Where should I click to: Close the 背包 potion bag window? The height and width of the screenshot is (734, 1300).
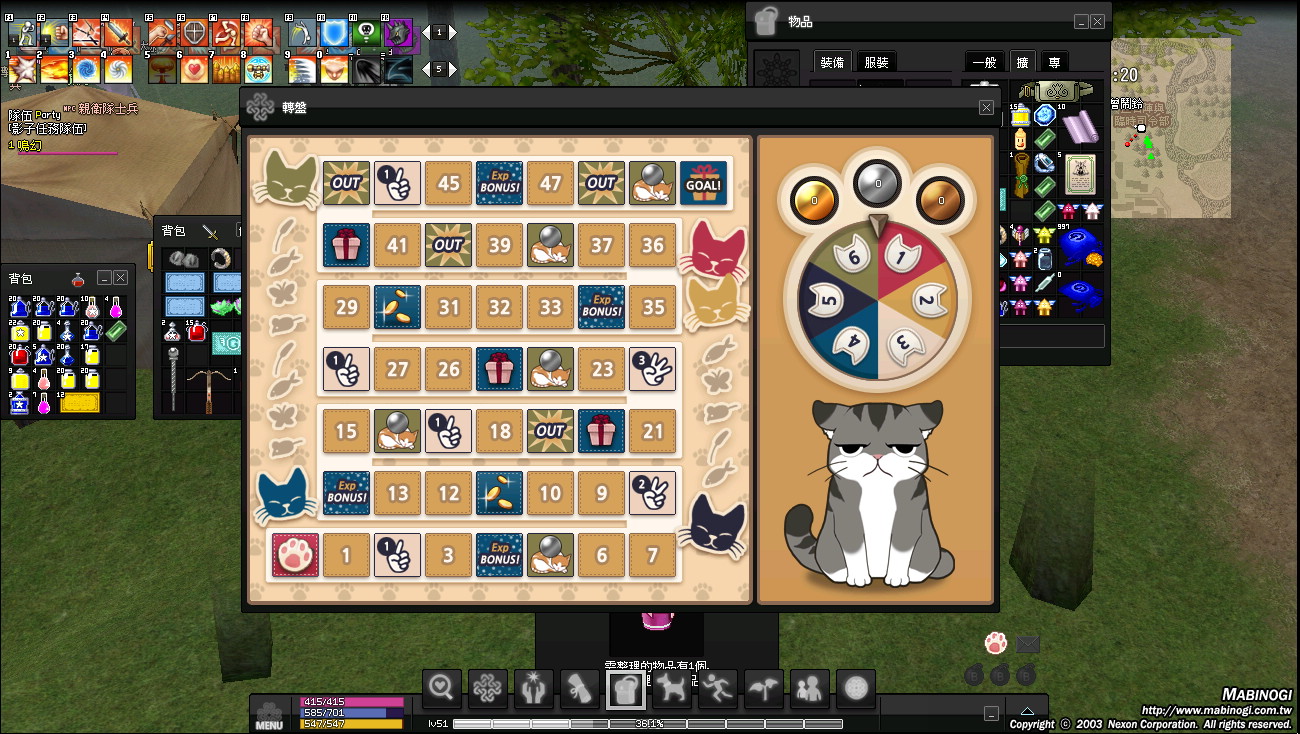pos(121,277)
